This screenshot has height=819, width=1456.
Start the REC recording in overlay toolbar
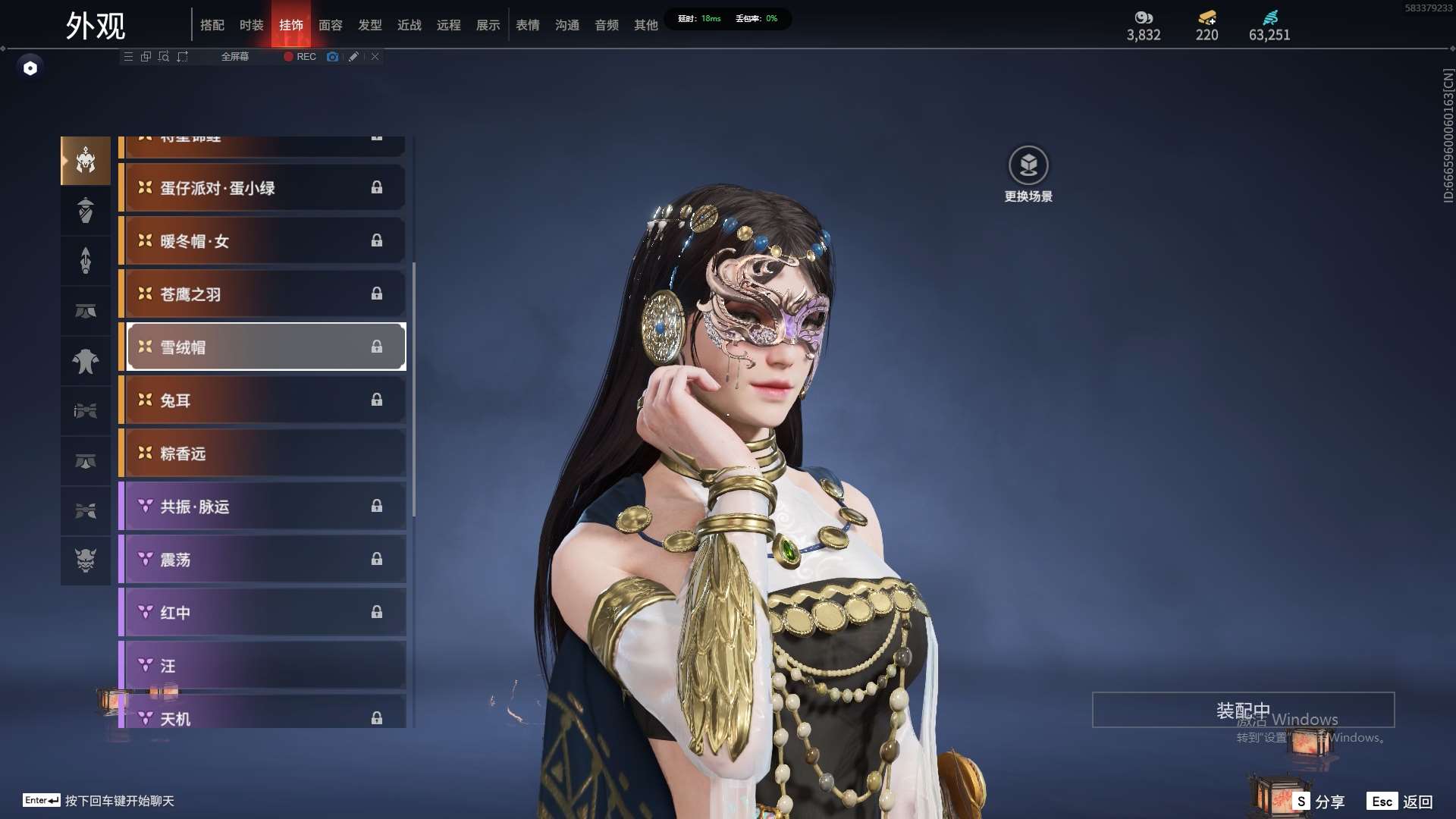coord(300,57)
